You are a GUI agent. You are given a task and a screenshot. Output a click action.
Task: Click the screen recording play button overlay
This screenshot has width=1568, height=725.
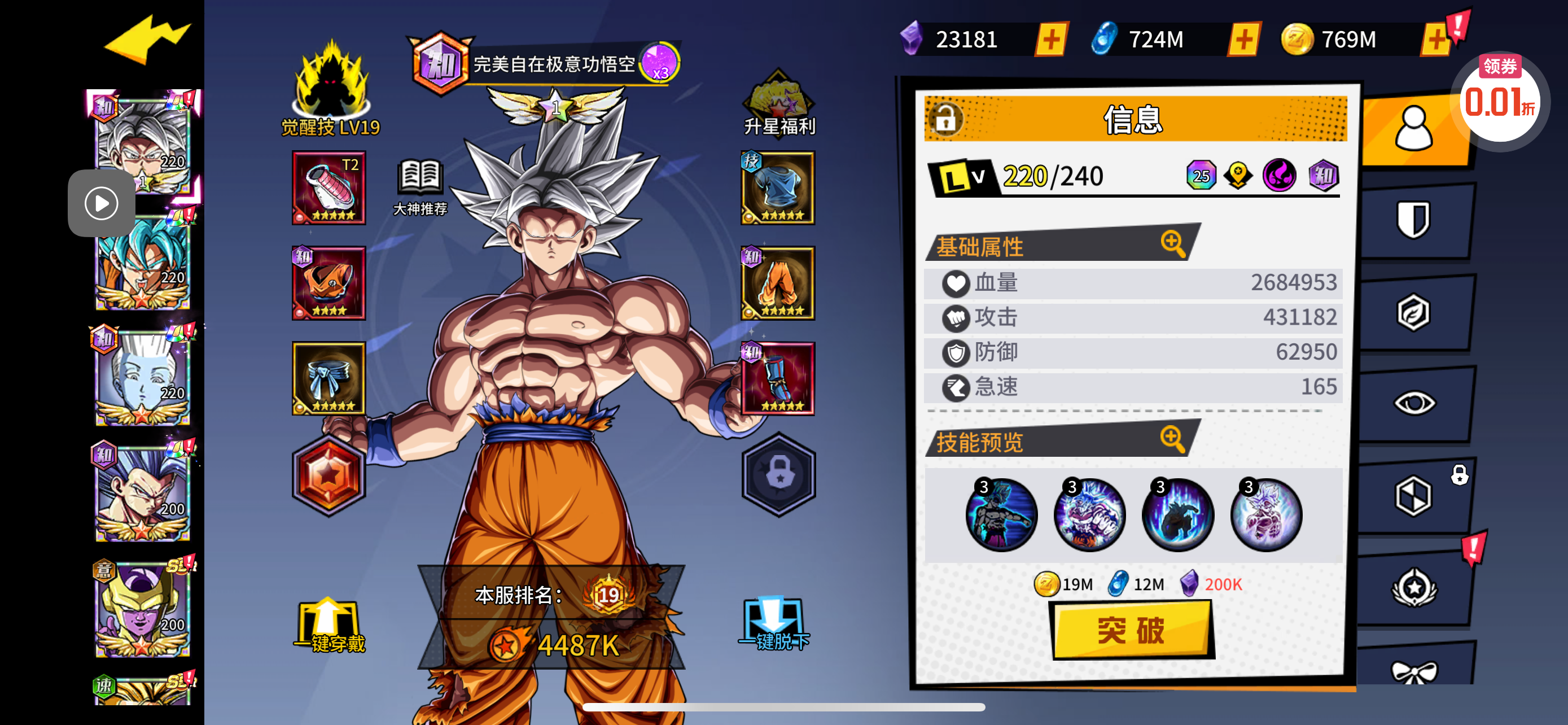[x=101, y=203]
